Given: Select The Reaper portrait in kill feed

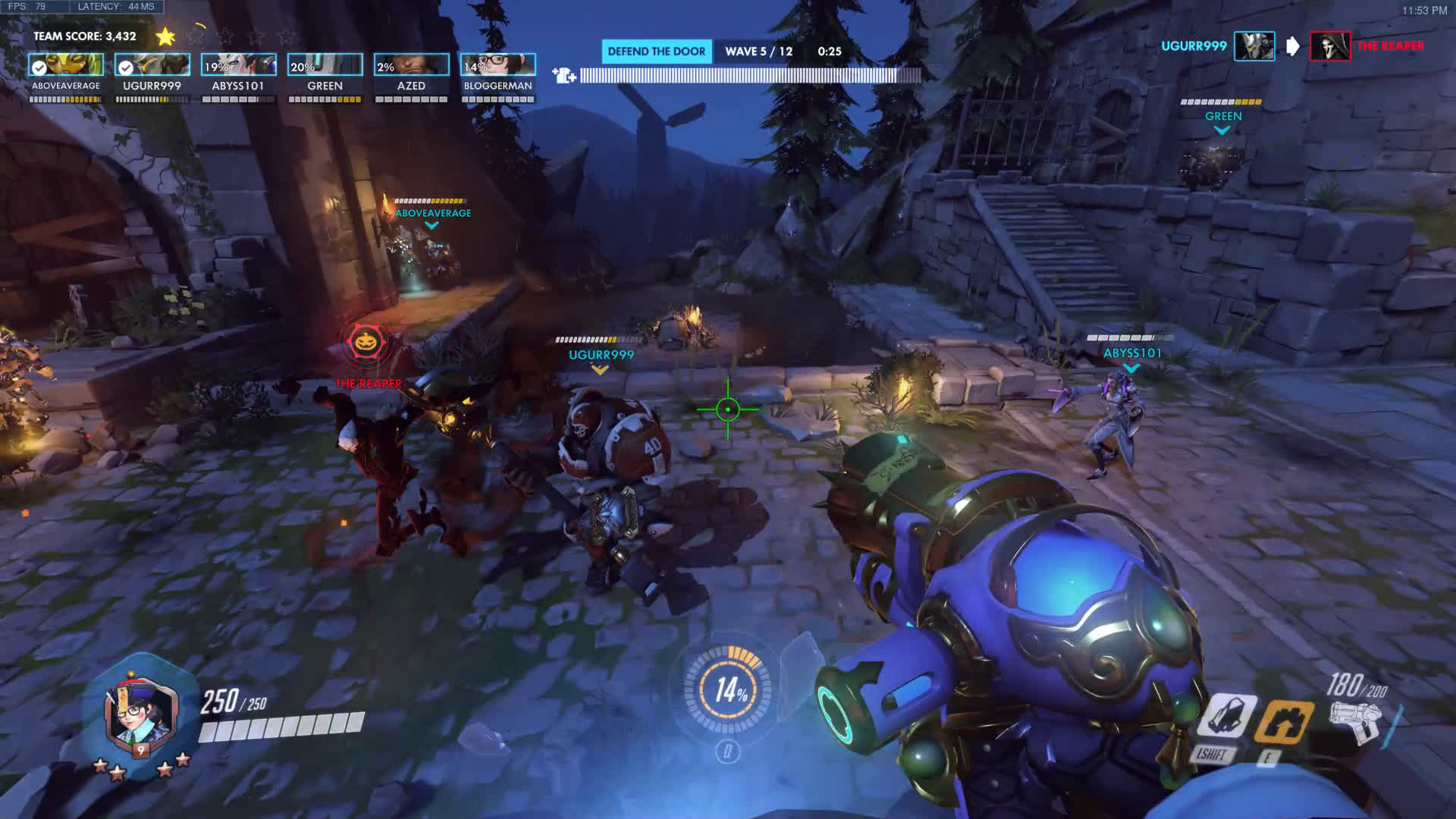Looking at the screenshot, I should 1330,46.
